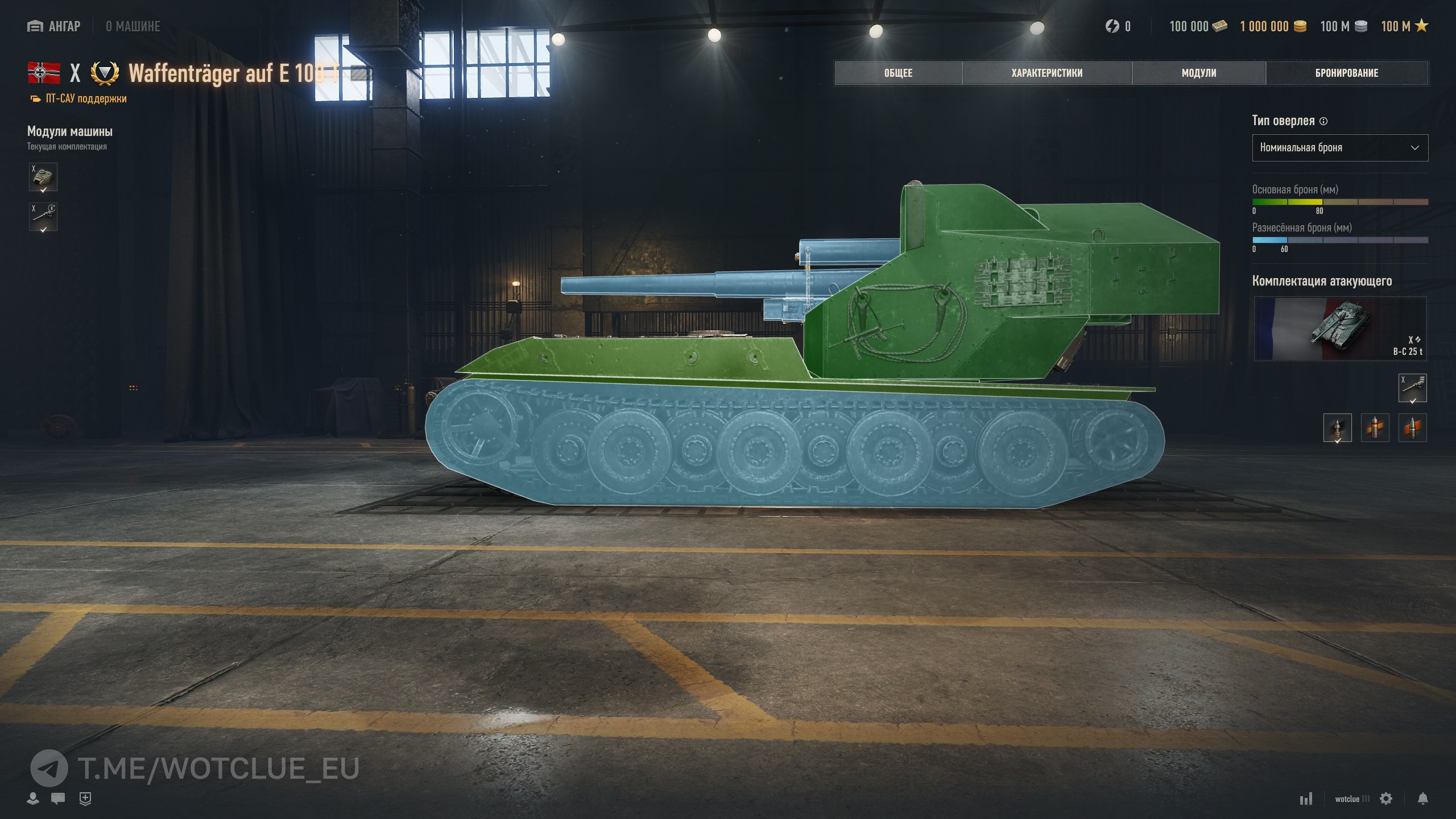Select the attacker's tier X gun module
The width and height of the screenshot is (1456, 819).
[x=1412, y=388]
